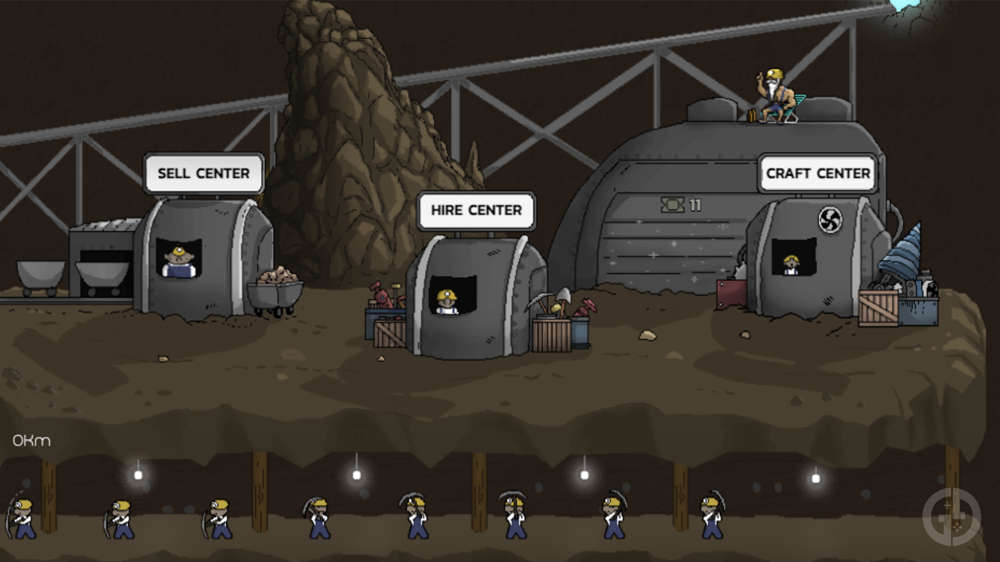Open the Hire Center
The image size is (1000, 562).
tap(476, 211)
